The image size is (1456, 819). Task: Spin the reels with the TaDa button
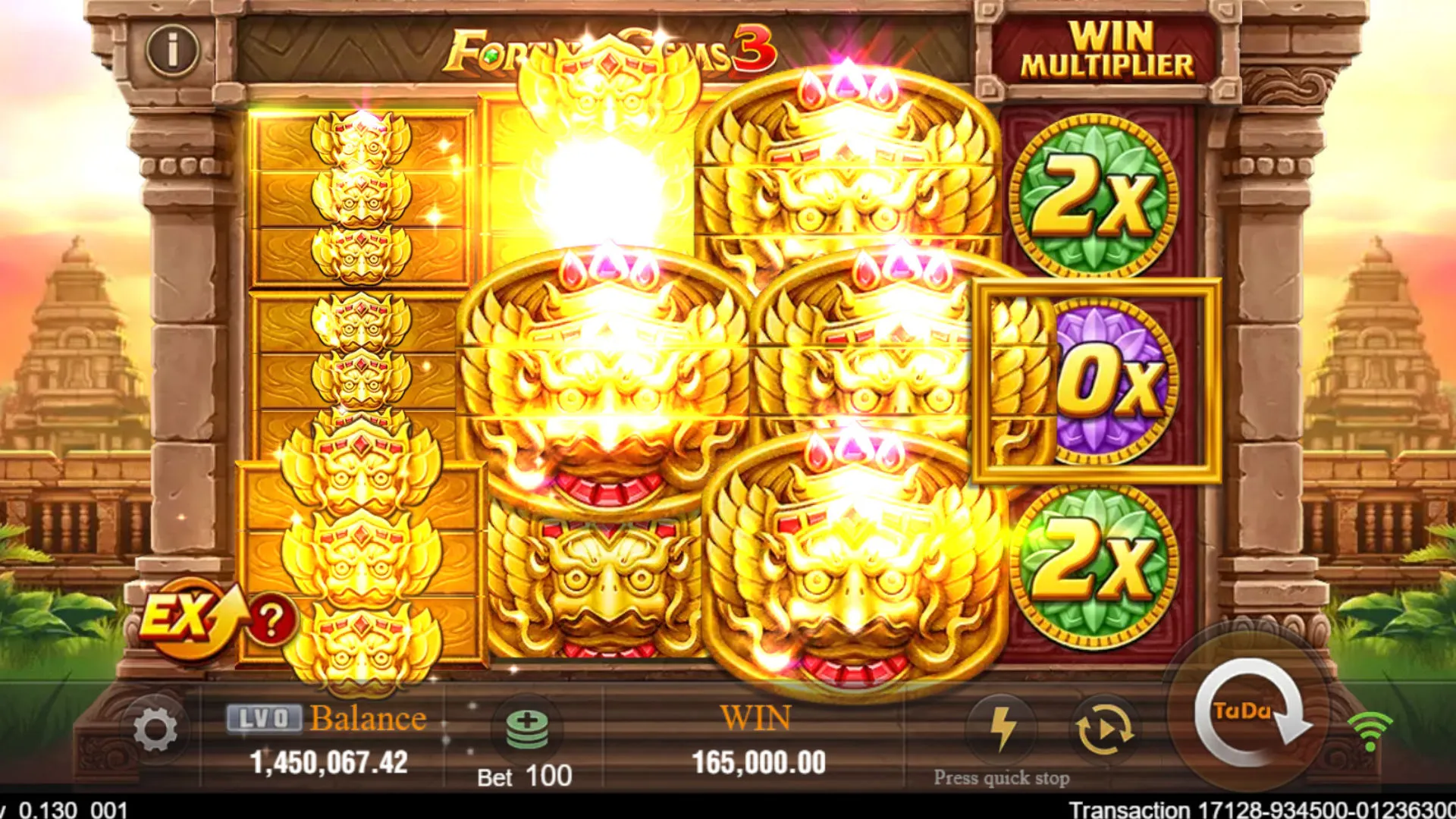pos(1251,713)
